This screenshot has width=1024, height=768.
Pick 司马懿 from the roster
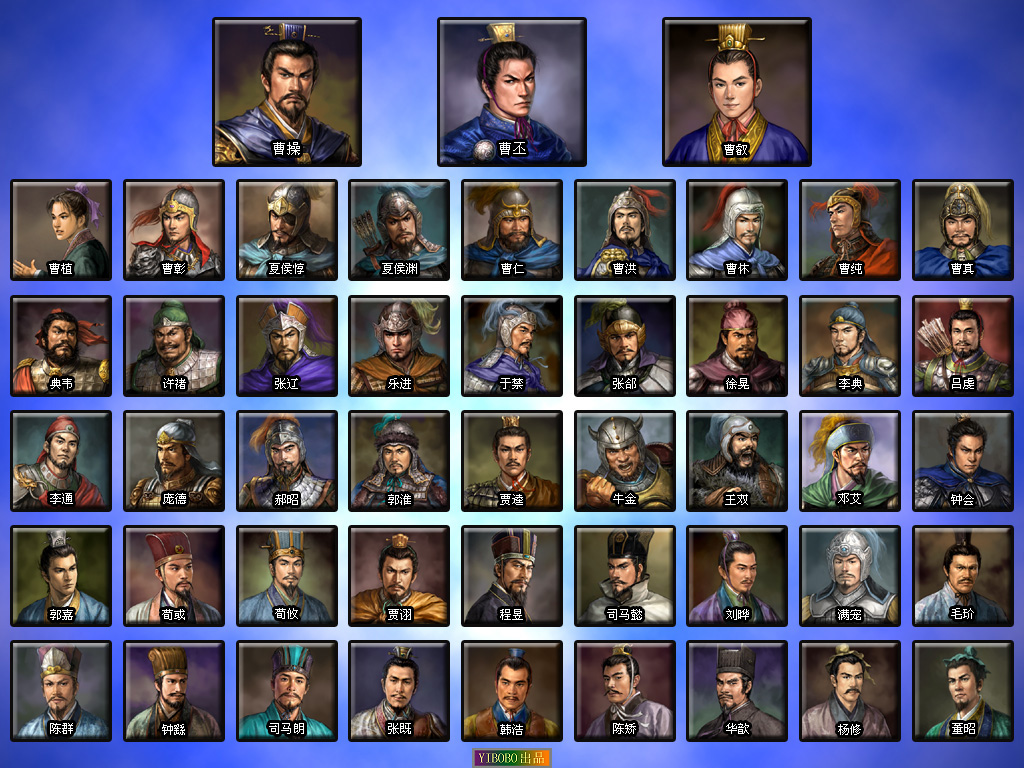coord(625,576)
